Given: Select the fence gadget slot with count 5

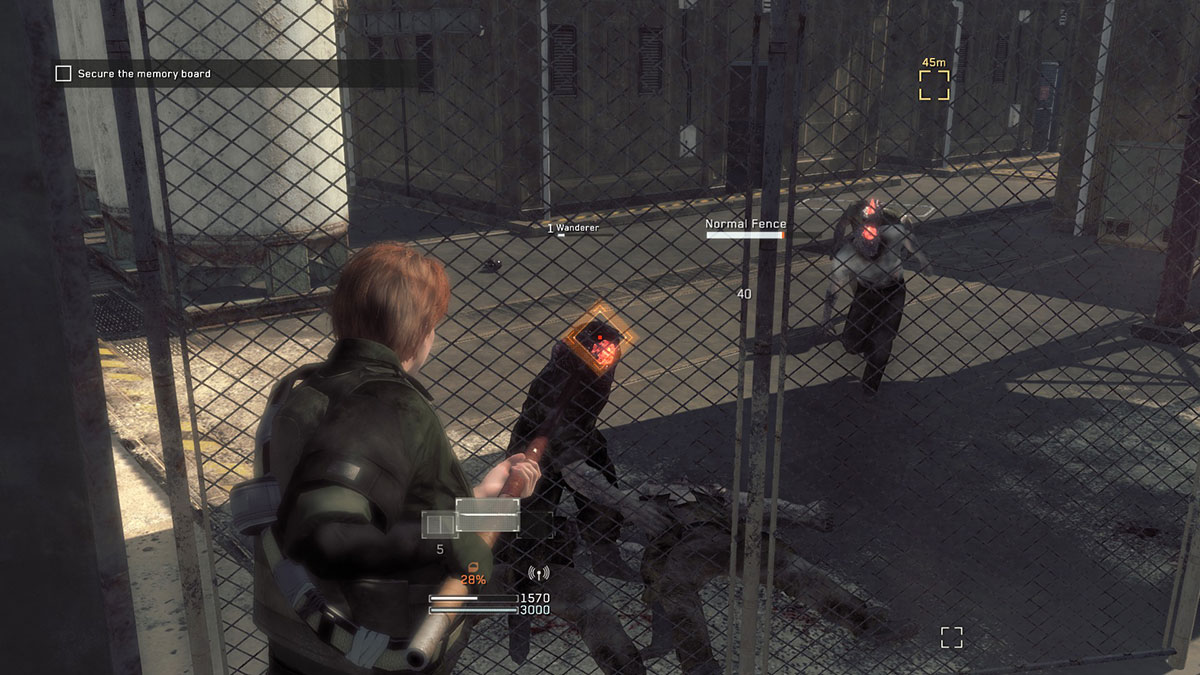Looking at the screenshot, I should click(439, 524).
